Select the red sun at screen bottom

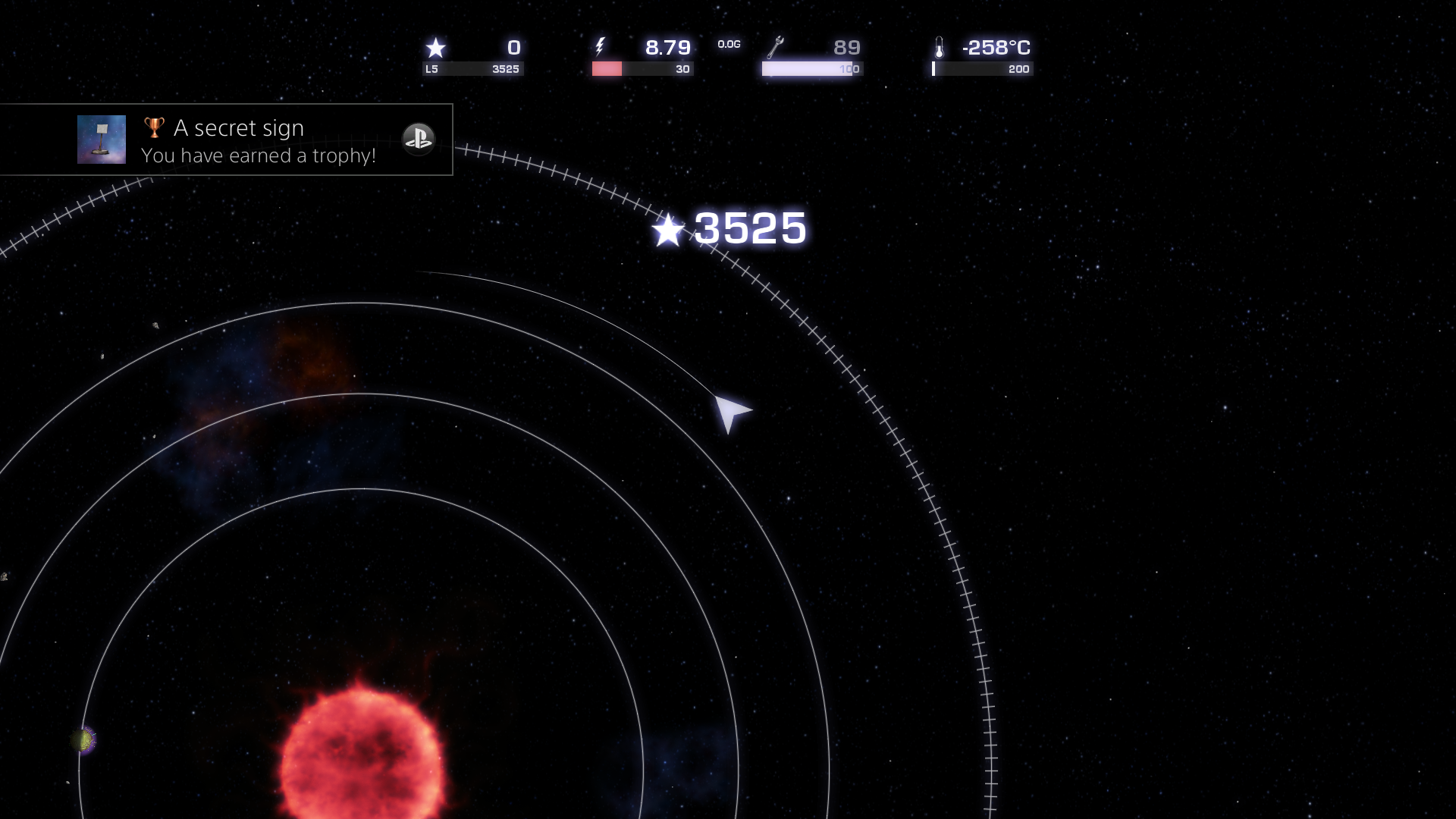tap(364, 766)
